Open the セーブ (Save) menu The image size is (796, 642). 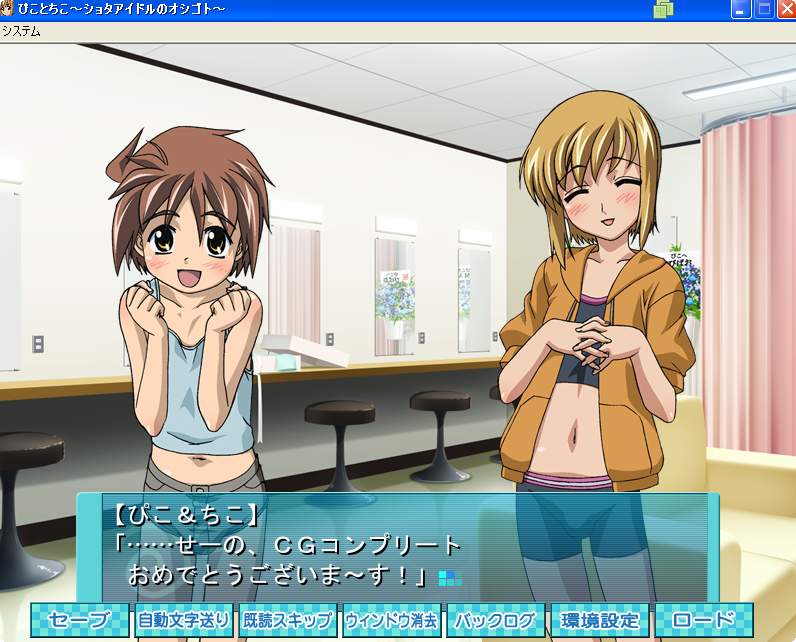click(x=79, y=619)
